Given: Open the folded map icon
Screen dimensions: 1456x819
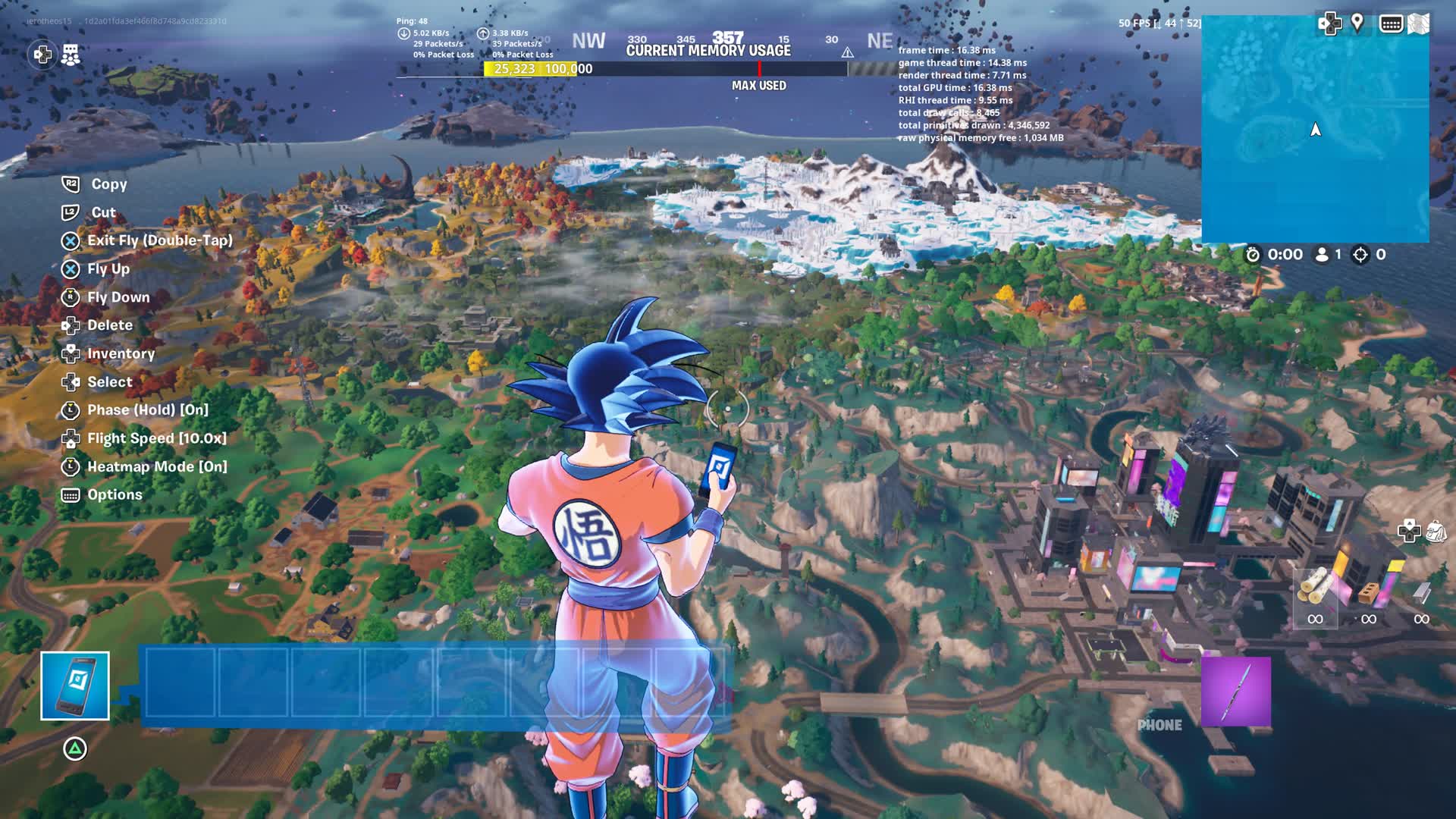Looking at the screenshot, I should (1419, 24).
